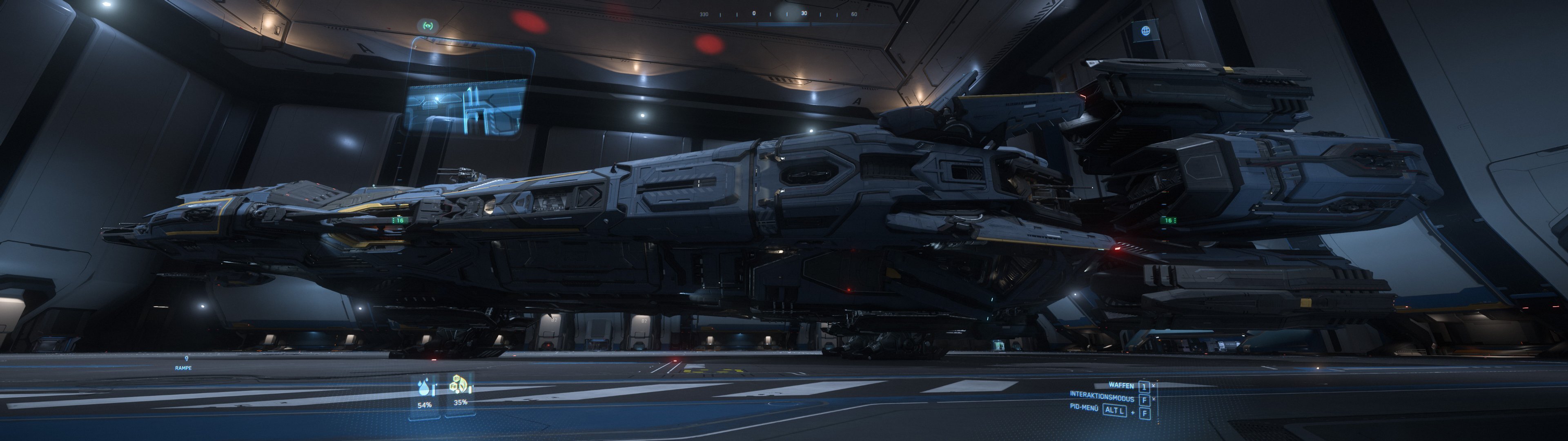Expand the chevron beside INTERAKTIONSMODUS

tap(1154, 399)
